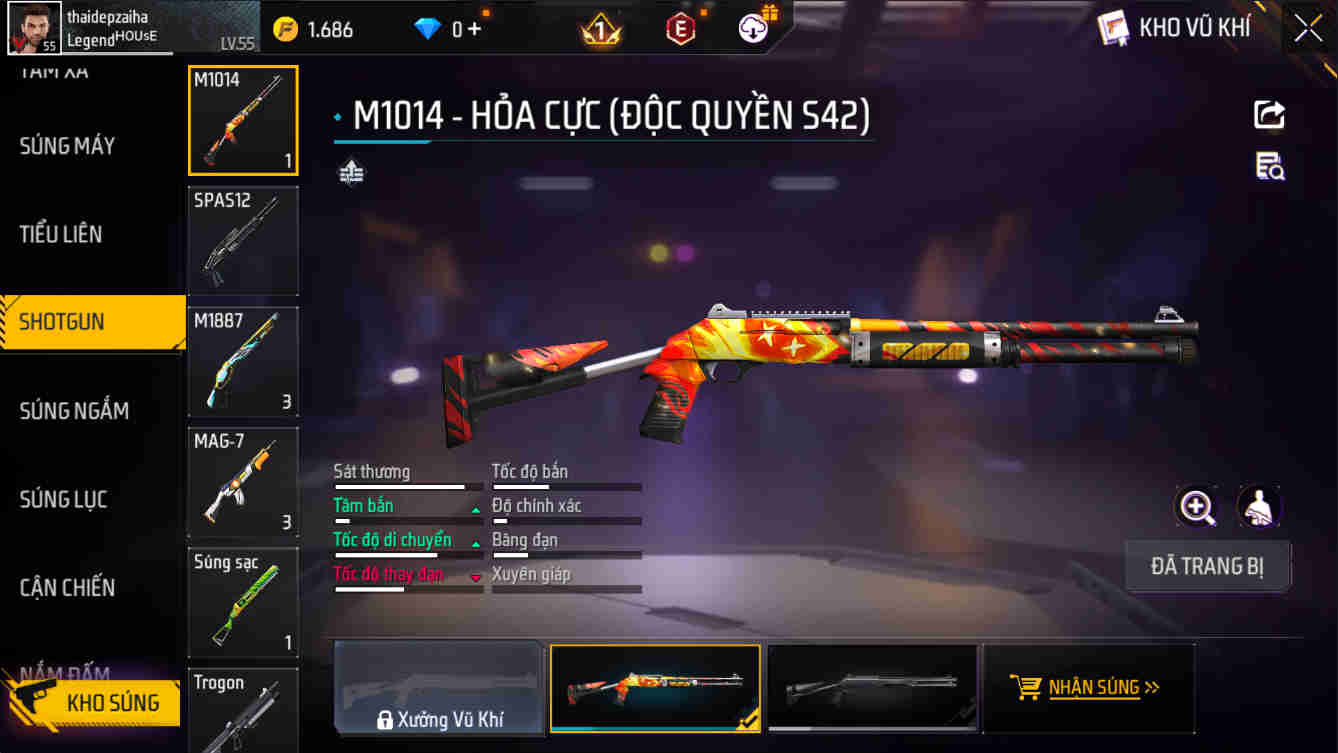Switch to the SÚNG NGẮM category
The image size is (1338, 753).
click(x=75, y=410)
